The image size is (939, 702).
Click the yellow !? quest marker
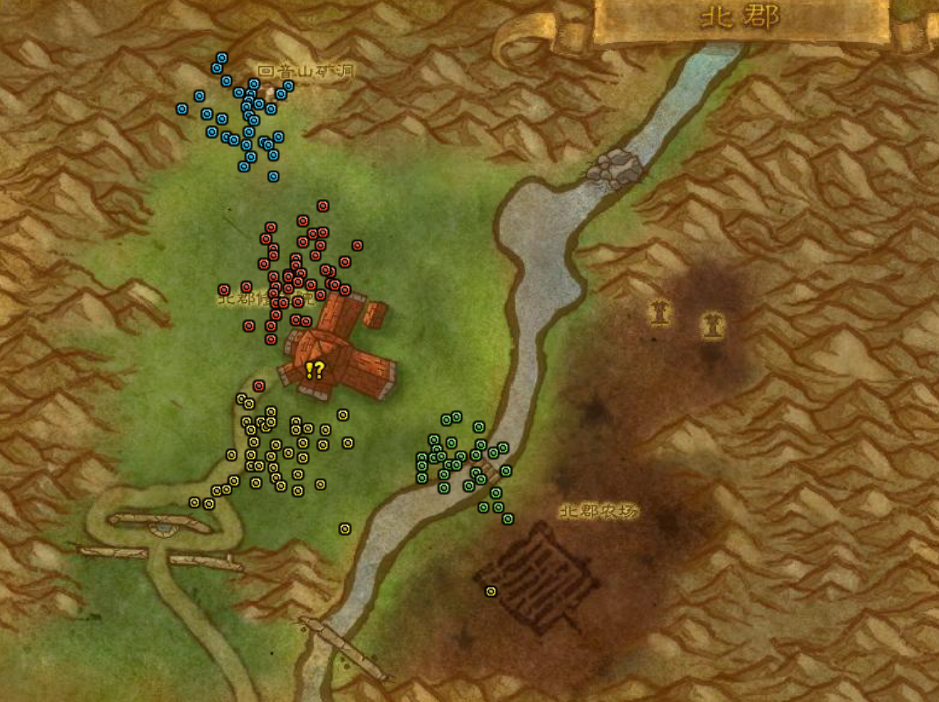315,371
